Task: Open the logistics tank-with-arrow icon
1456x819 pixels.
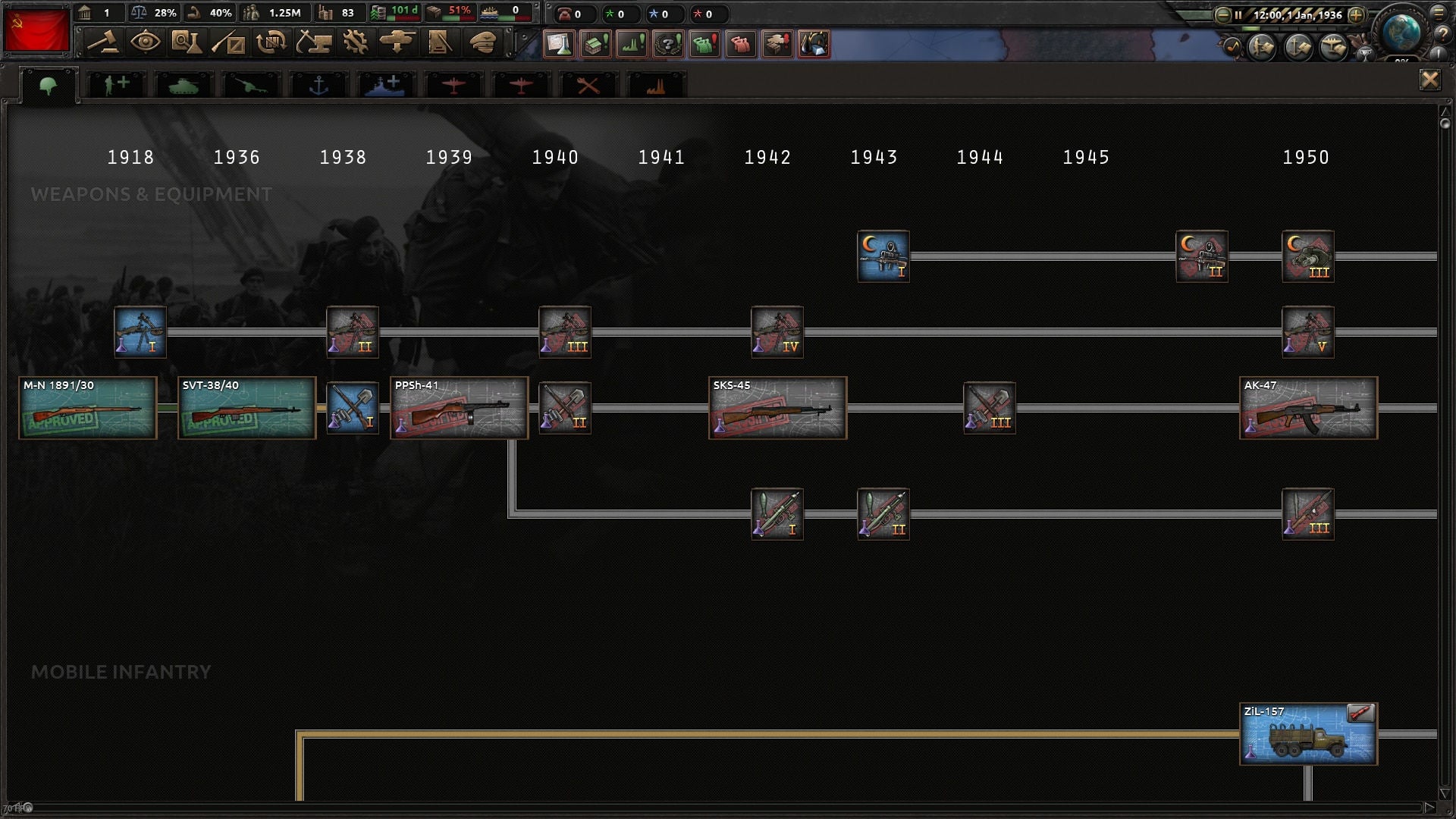Action: (398, 43)
